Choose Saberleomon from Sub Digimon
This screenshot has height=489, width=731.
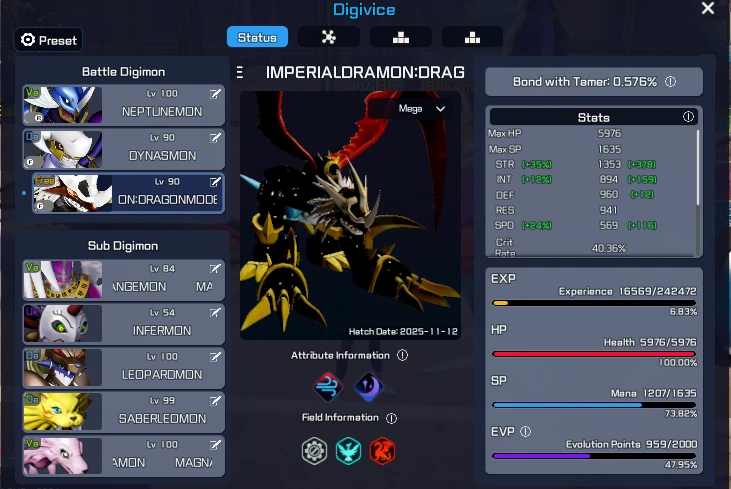(123, 411)
